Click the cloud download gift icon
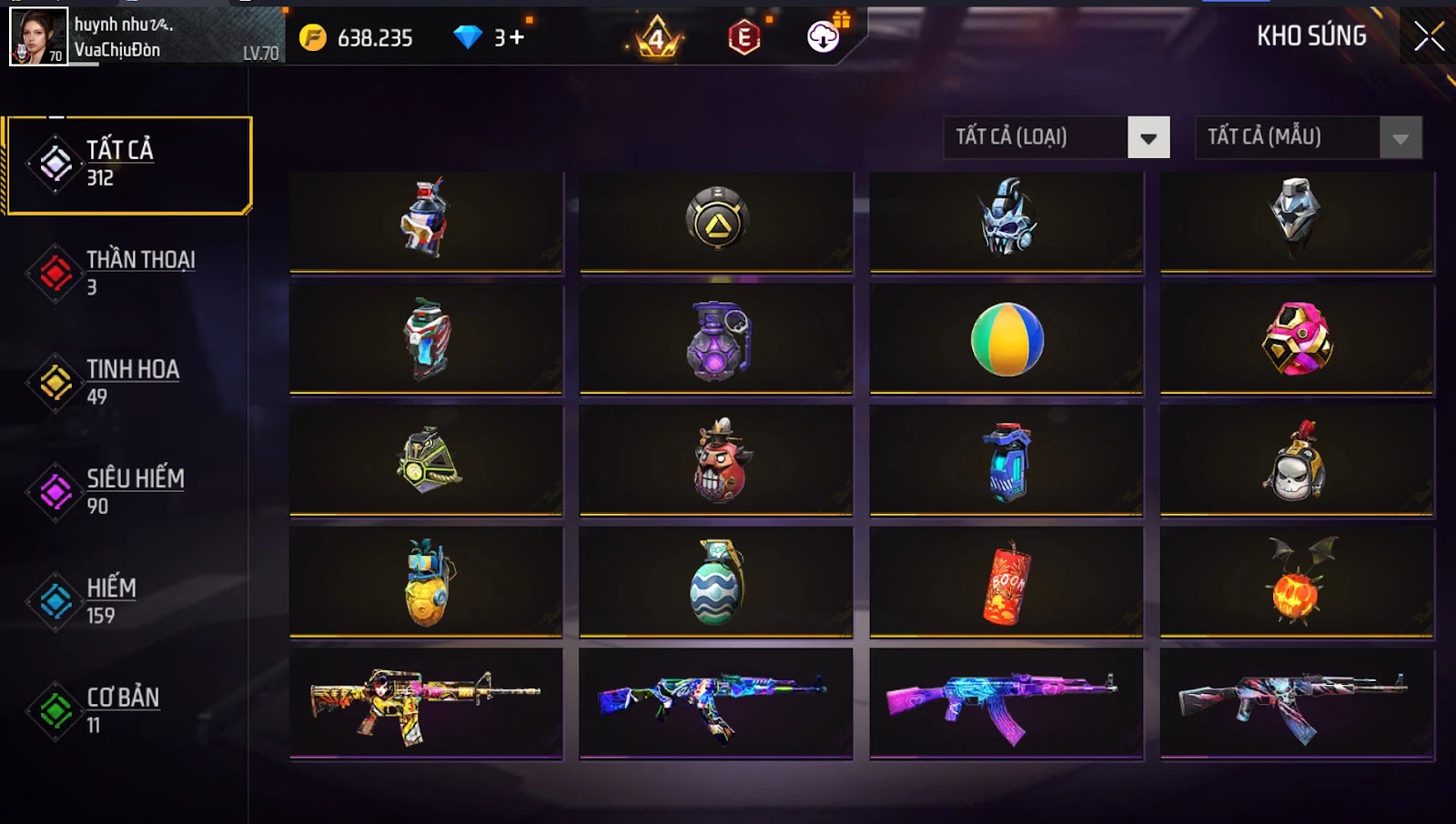Viewport: 1456px width, 824px height. 824,36
